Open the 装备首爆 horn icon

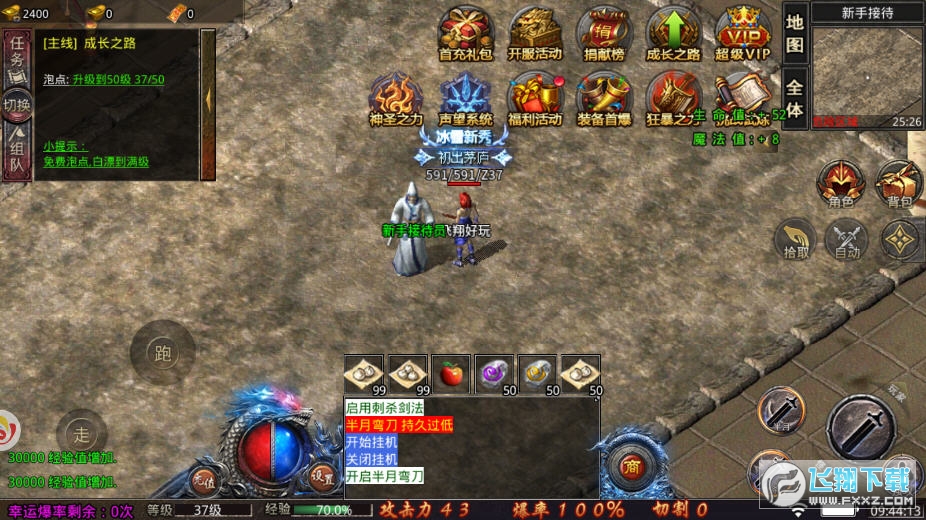click(x=604, y=97)
